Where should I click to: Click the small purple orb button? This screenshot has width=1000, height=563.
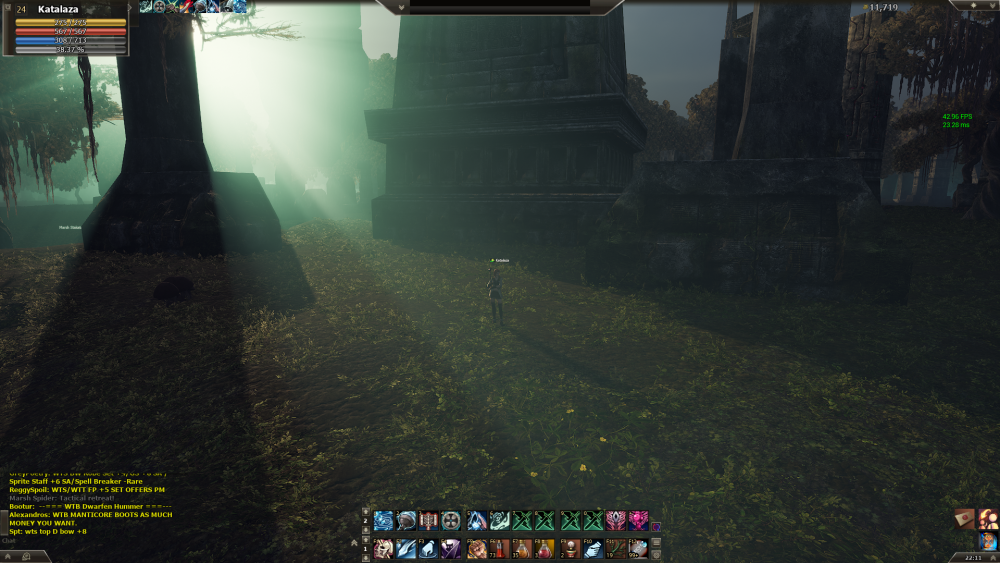click(656, 526)
